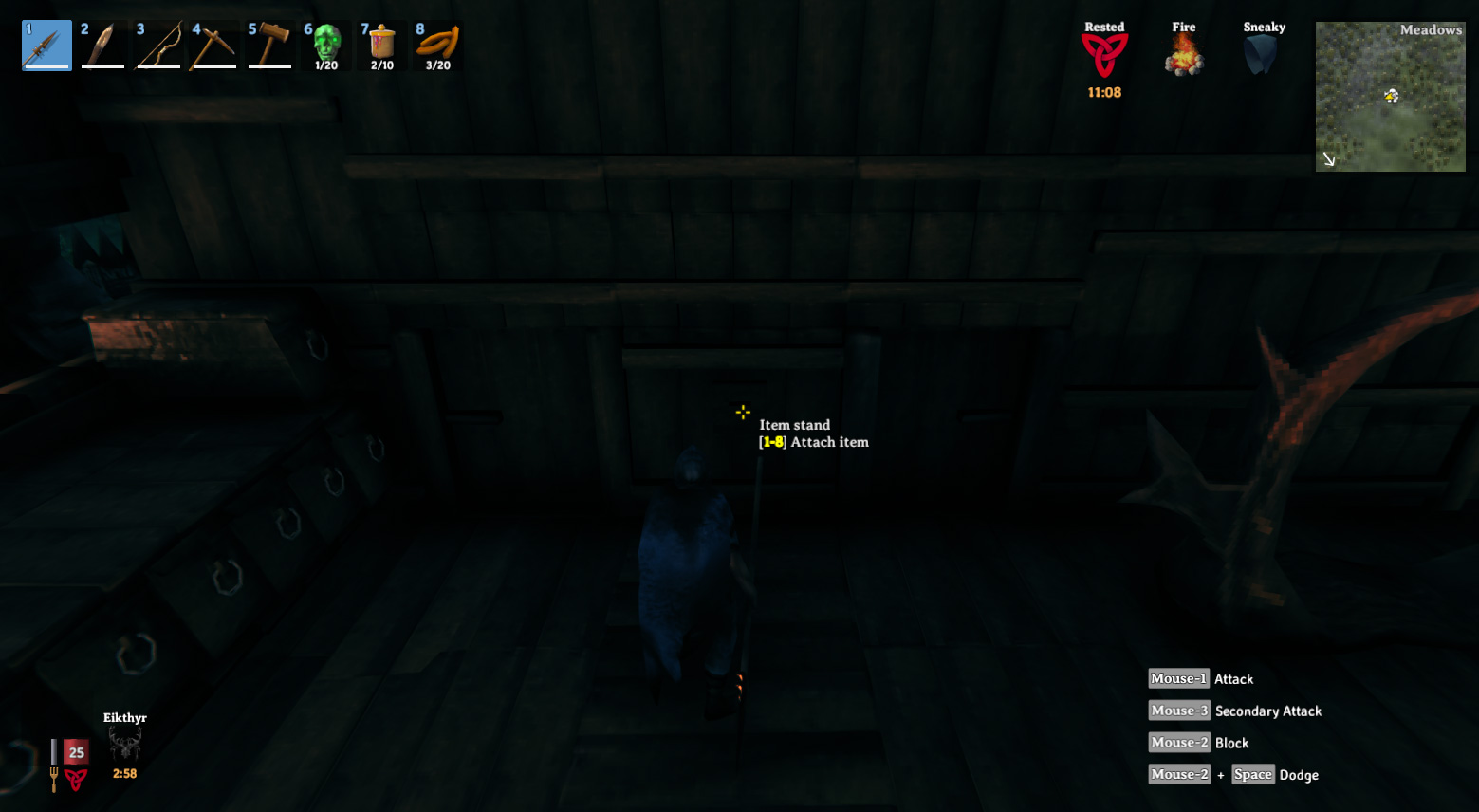Equip the torch from hotbar slot 2
1479x812 pixels.
(102, 45)
